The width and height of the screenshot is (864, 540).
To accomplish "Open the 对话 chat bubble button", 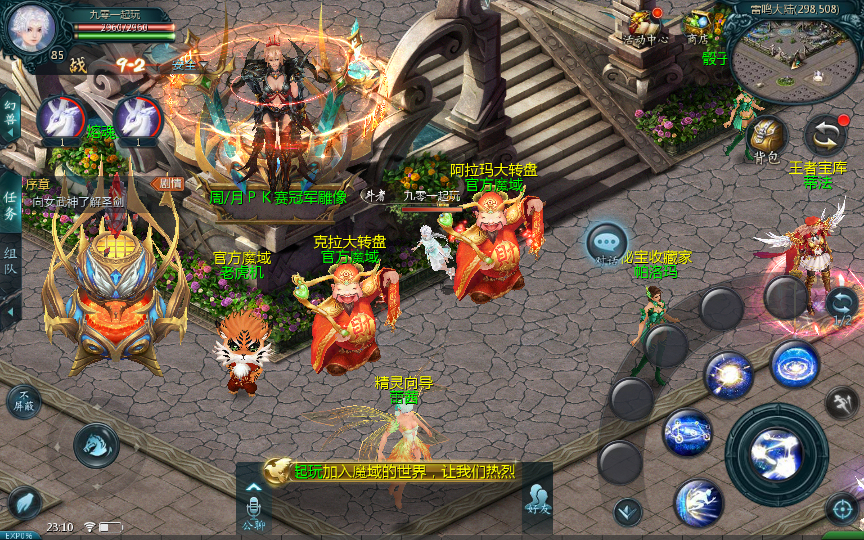I will pyautogui.click(x=607, y=243).
